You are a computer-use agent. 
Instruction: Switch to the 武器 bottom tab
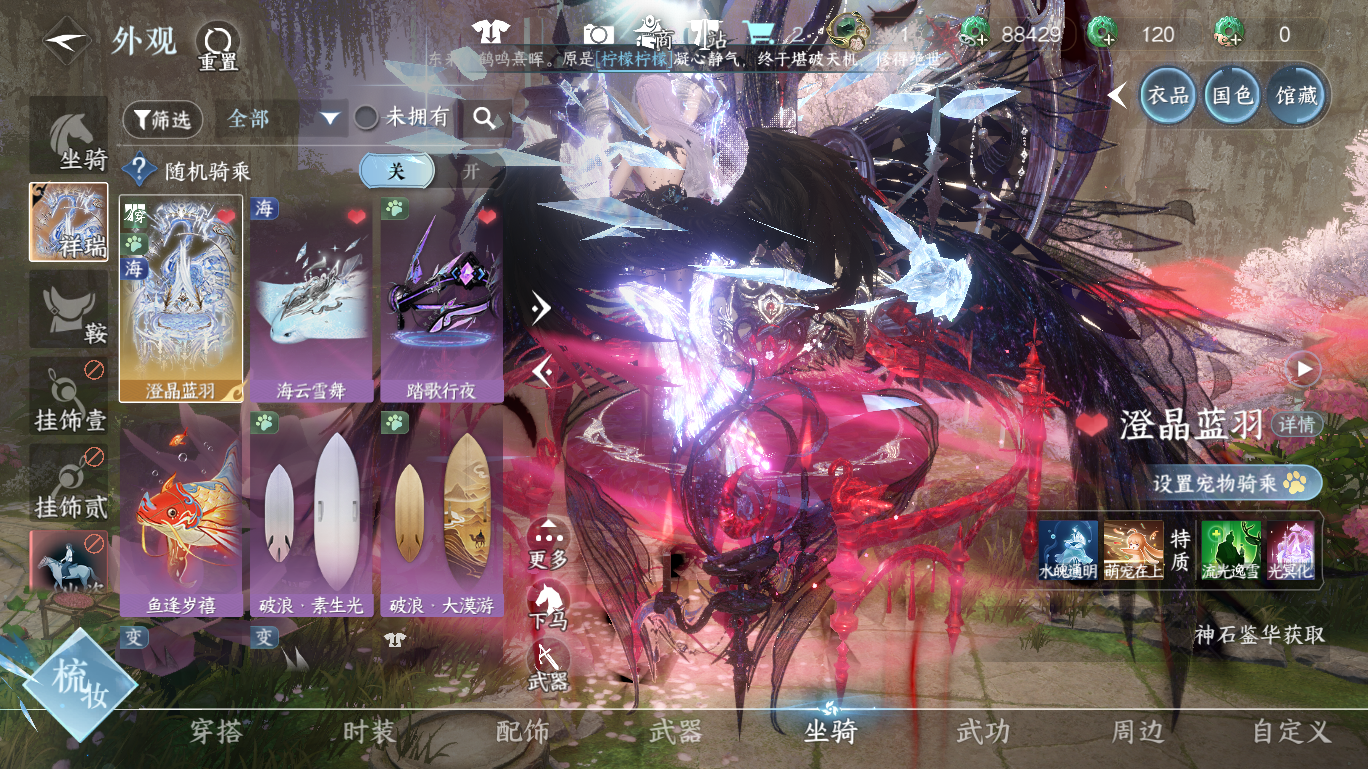(x=676, y=732)
